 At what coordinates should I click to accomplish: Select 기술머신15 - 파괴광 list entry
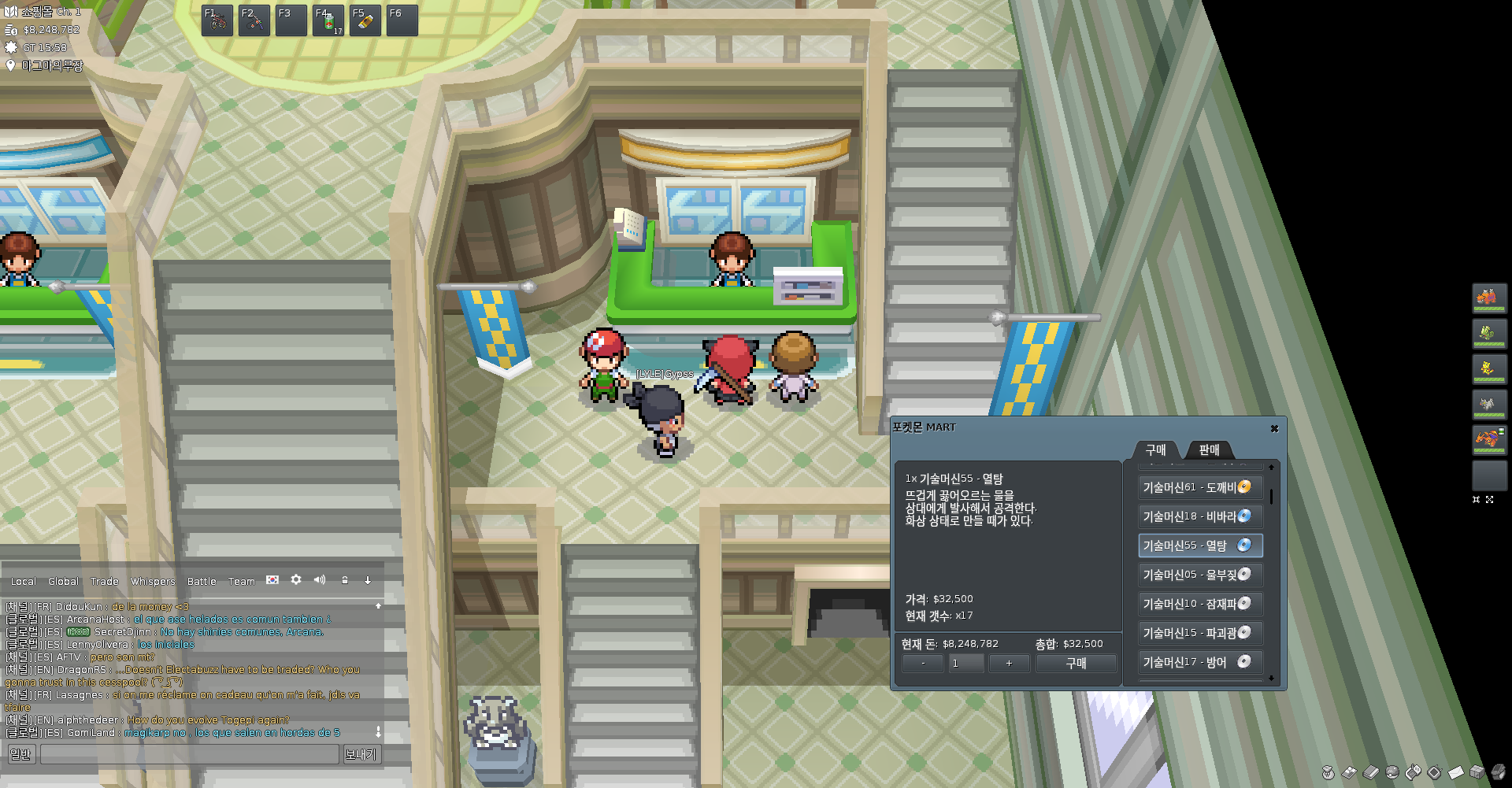coord(1200,633)
